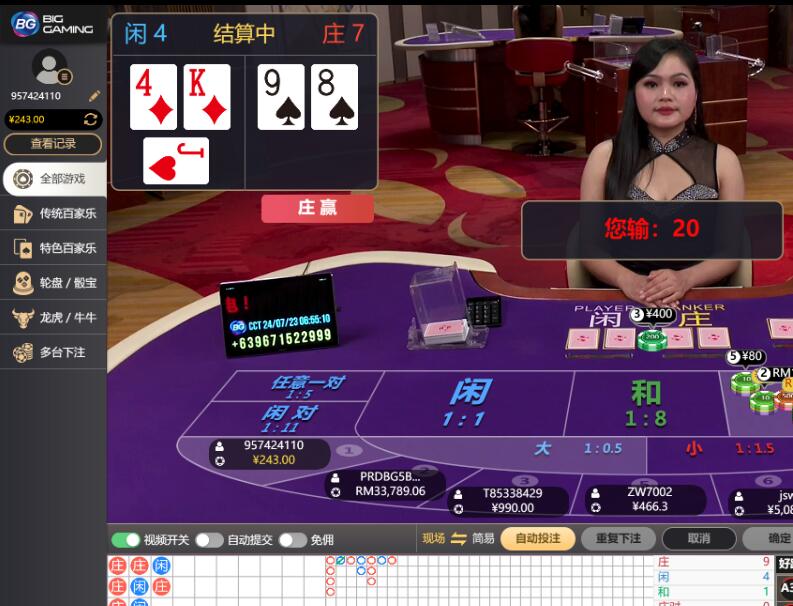This screenshot has width=793, height=606.
Task: Switch to 传统百家乐 classic baccarat
Action: (x=52, y=214)
